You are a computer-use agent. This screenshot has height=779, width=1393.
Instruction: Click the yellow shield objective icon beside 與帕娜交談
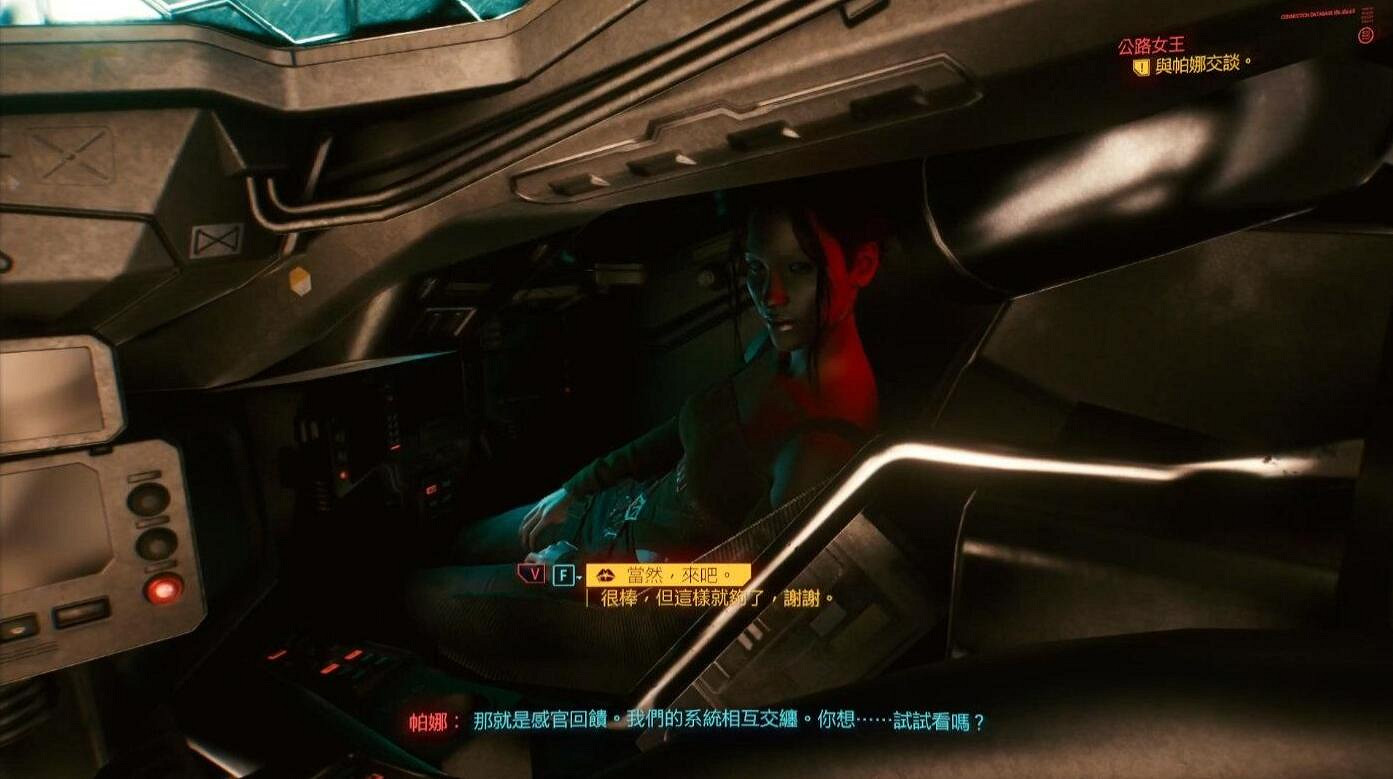(1143, 67)
